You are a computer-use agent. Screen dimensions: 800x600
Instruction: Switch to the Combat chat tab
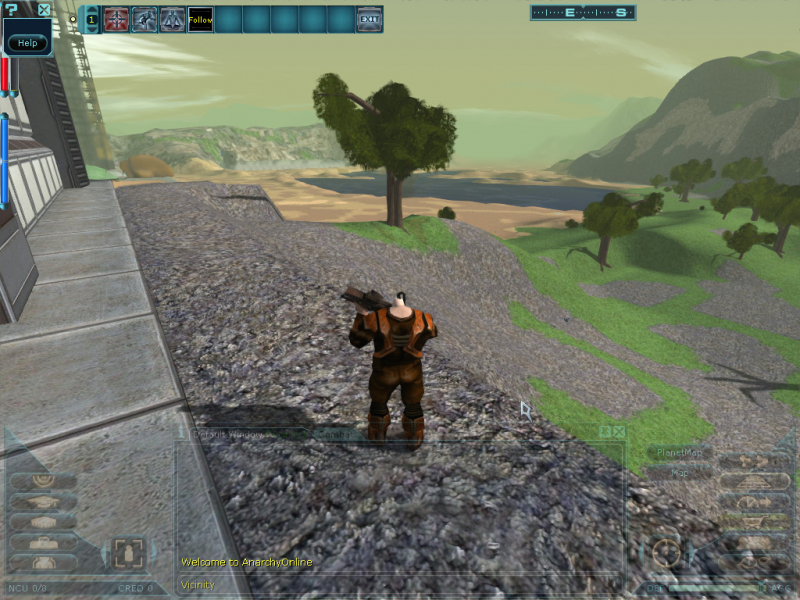333,434
